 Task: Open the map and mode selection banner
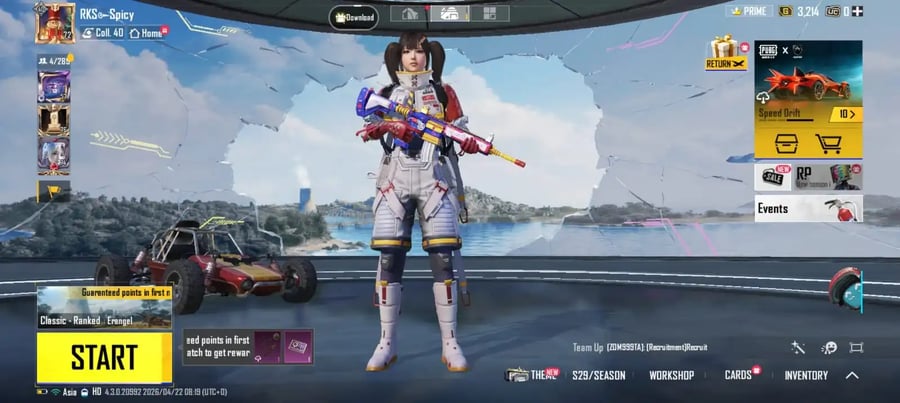tap(104, 307)
